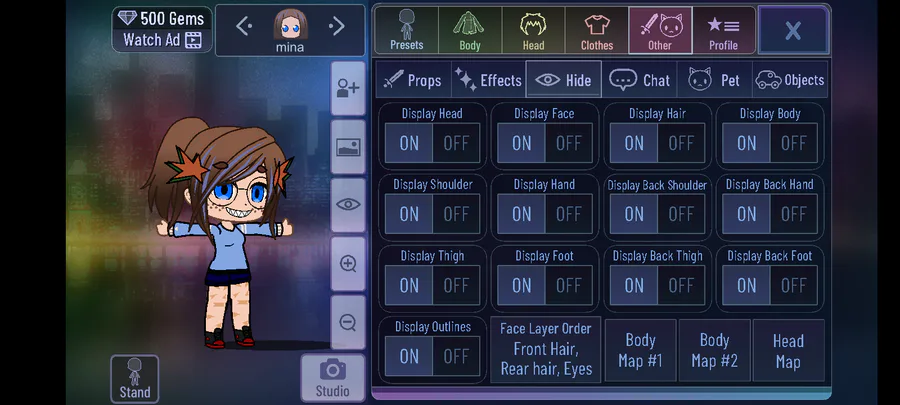
Task: Select the Props sub-tab
Action: [x=412, y=80]
